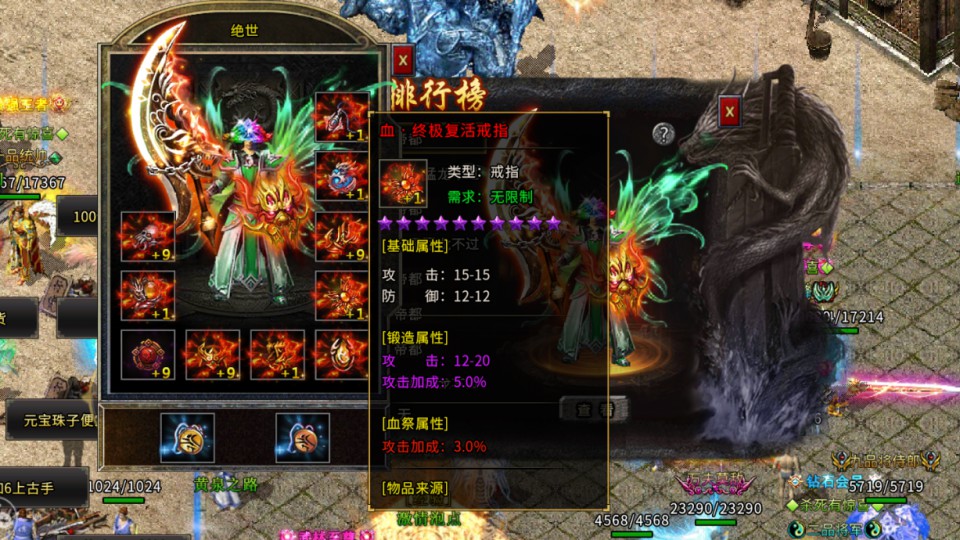Click the left blue swirl rune slot
Viewport: 960px width, 540px height.
187,438
